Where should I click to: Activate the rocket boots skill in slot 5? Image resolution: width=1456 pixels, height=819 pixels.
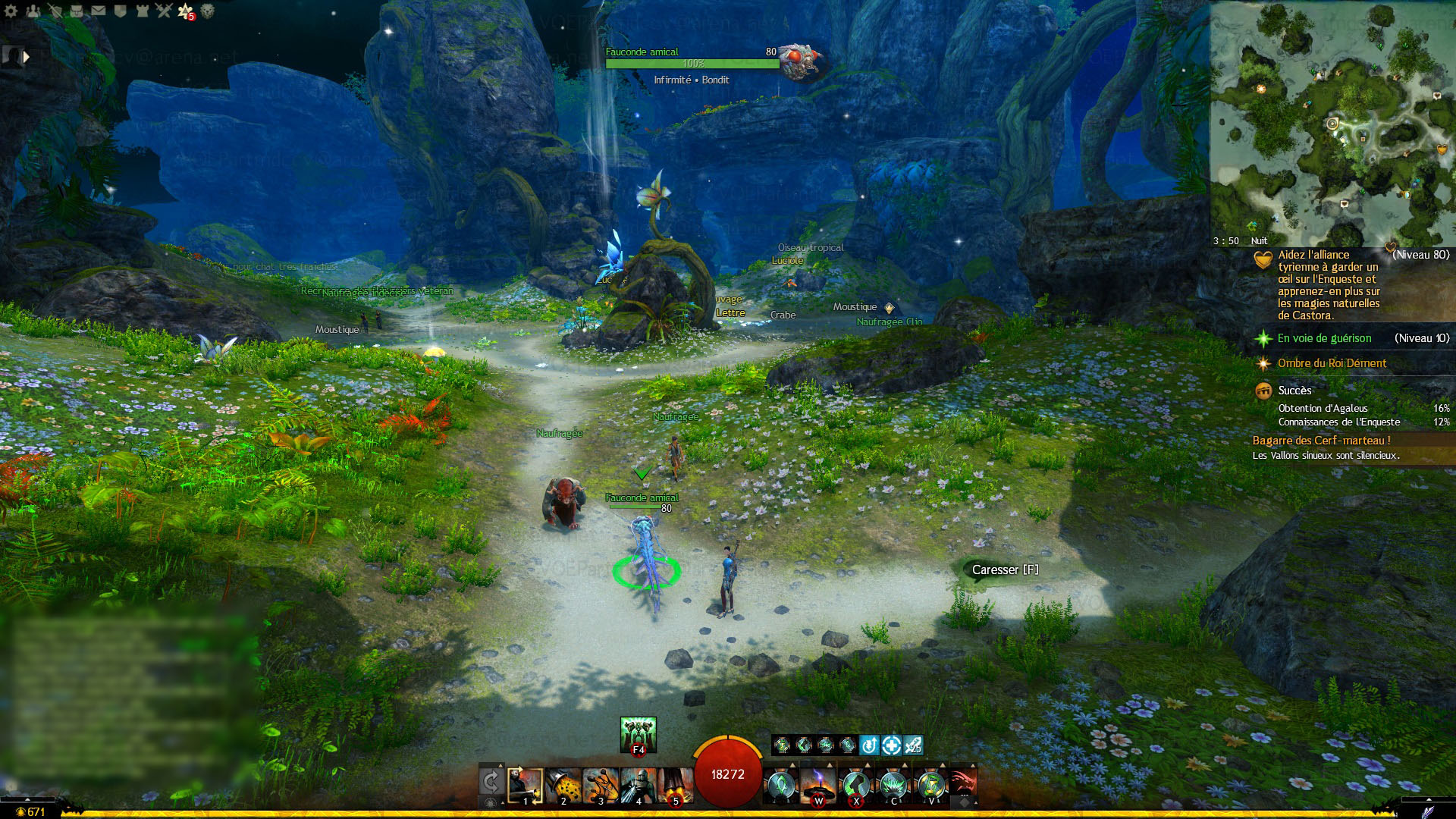point(675,785)
